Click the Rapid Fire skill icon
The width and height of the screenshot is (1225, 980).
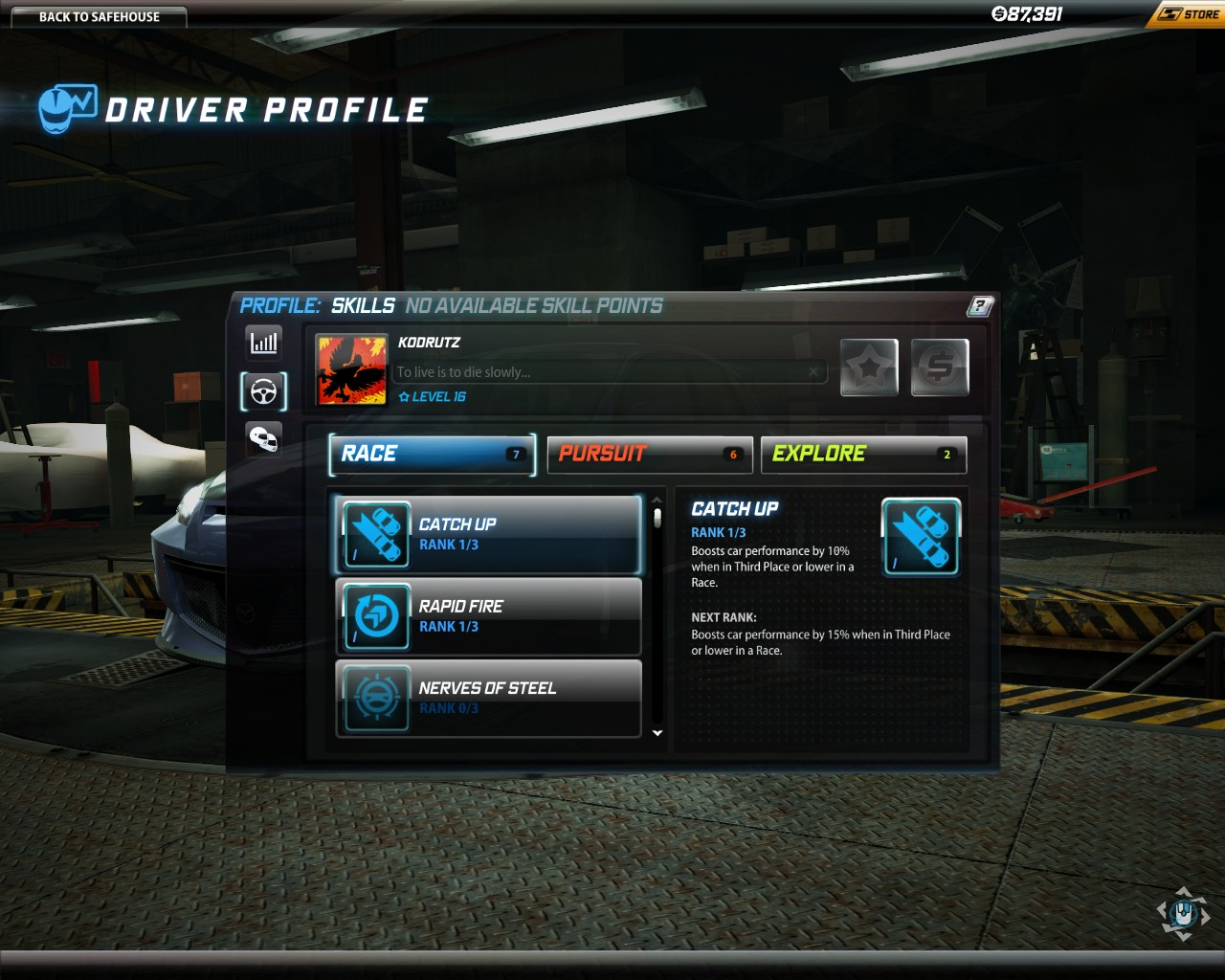tap(375, 616)
